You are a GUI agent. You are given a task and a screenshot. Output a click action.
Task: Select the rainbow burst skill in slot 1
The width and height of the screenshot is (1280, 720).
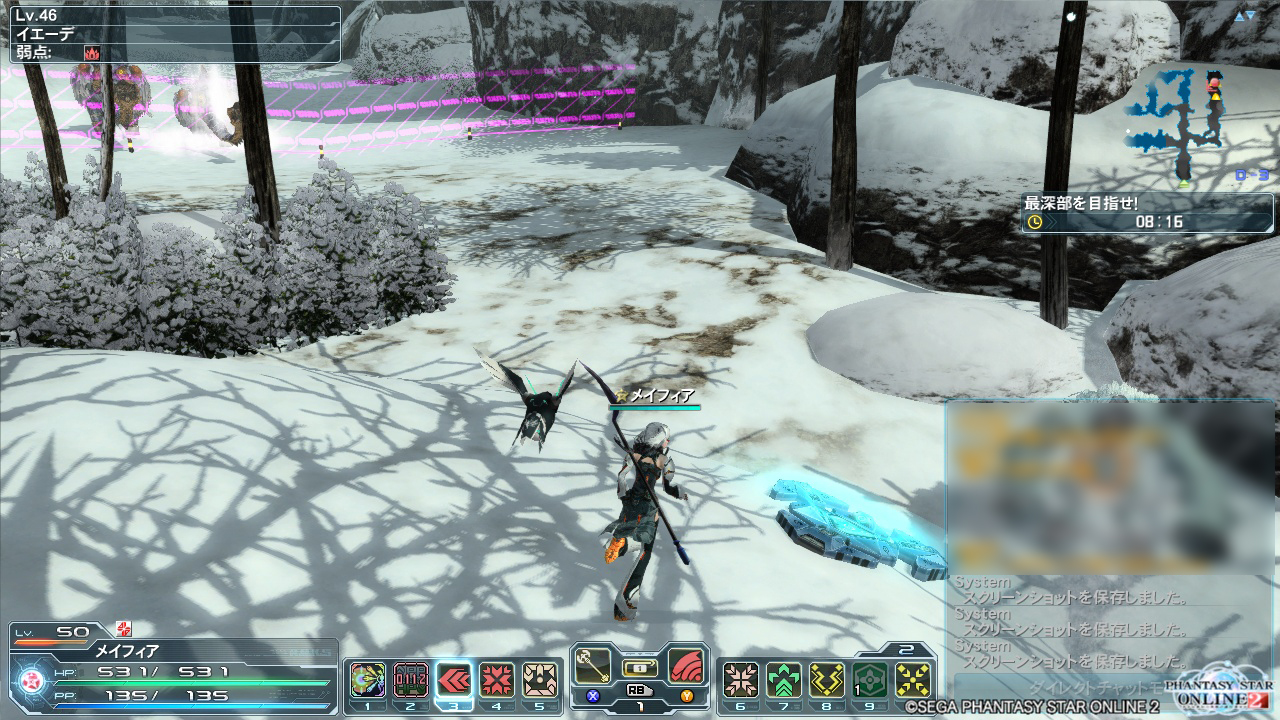coord(368,680)
